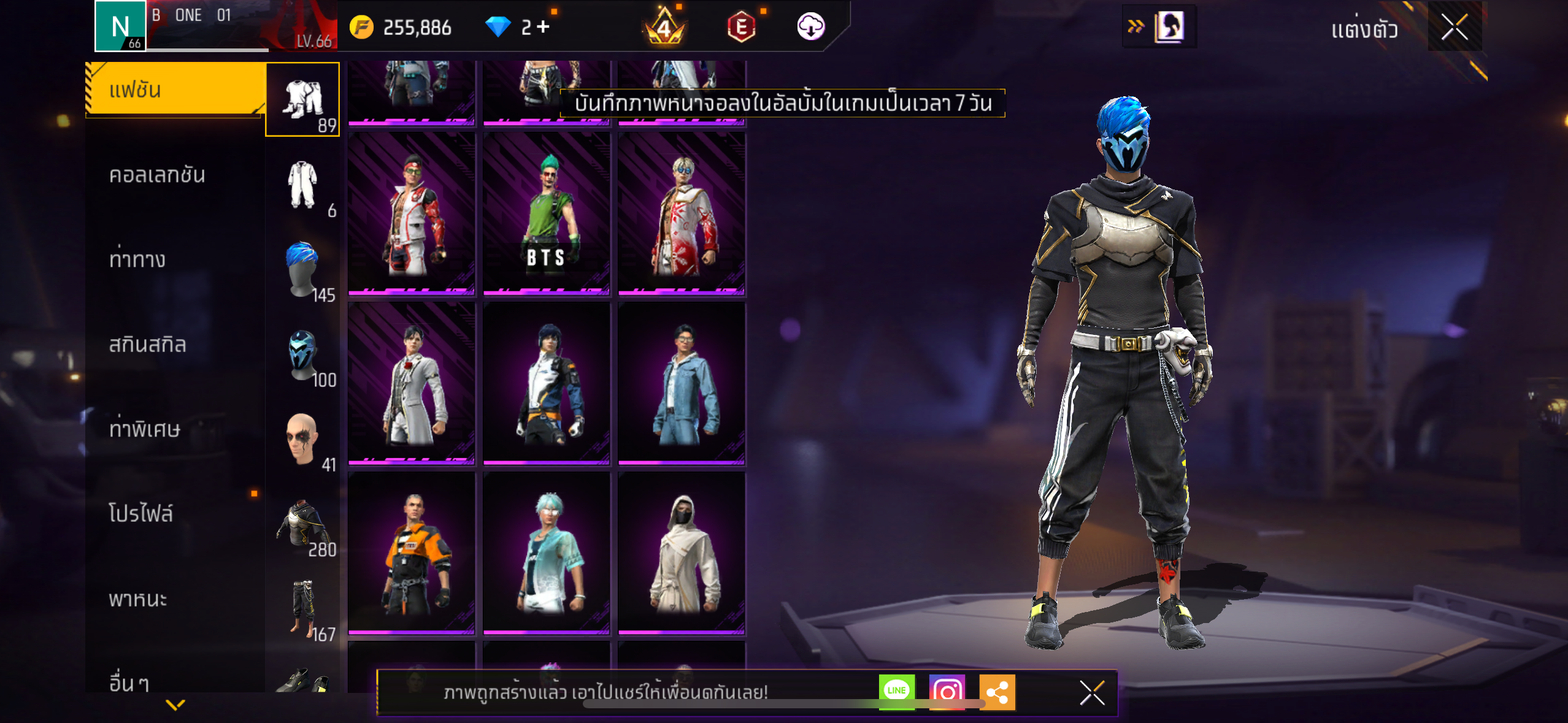
Task: Pick the green-haired BTS outfit
Action: click(x=546, y=213)
